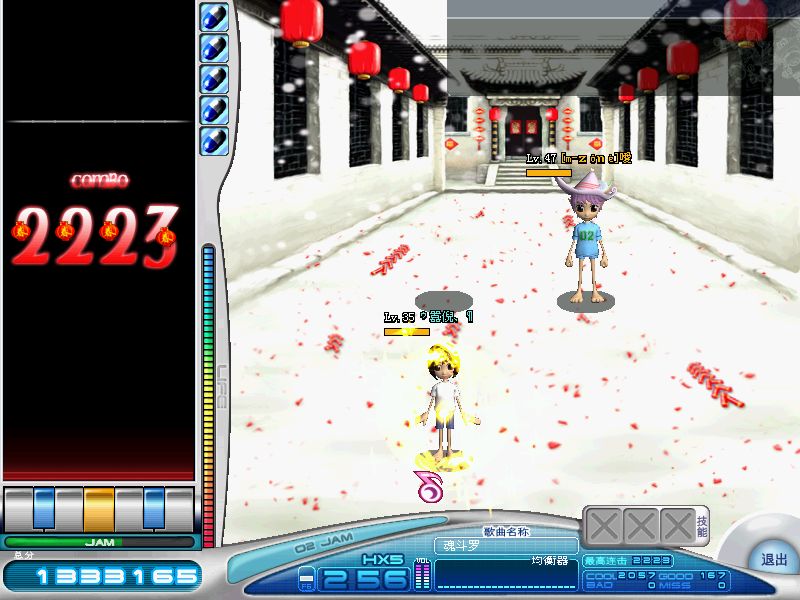The width and height of the screenshot is (800, 600).
Task: Toggle the small FB indicator button
Action: click(306, 578)
